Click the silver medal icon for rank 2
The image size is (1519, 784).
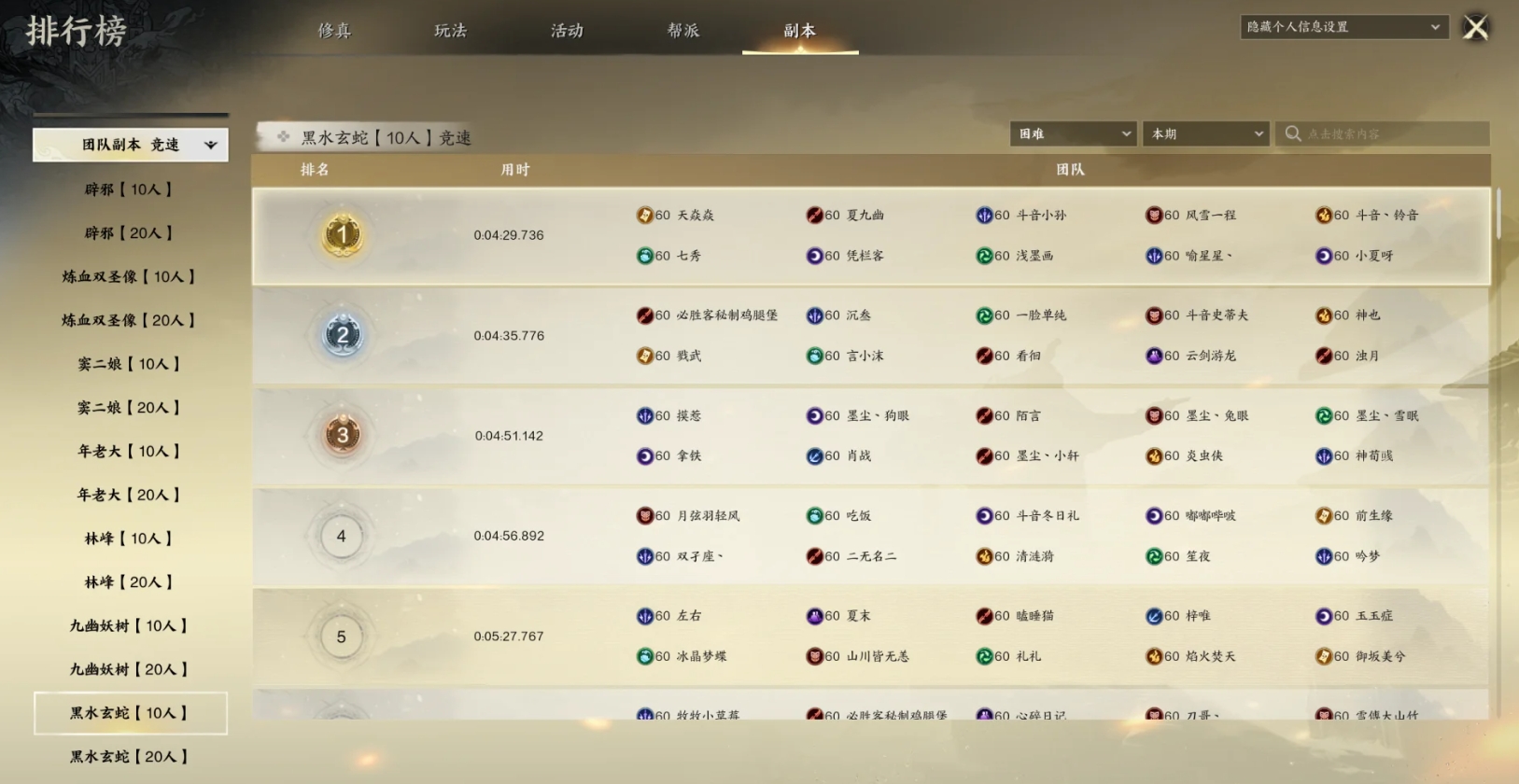tap(343, 335)
